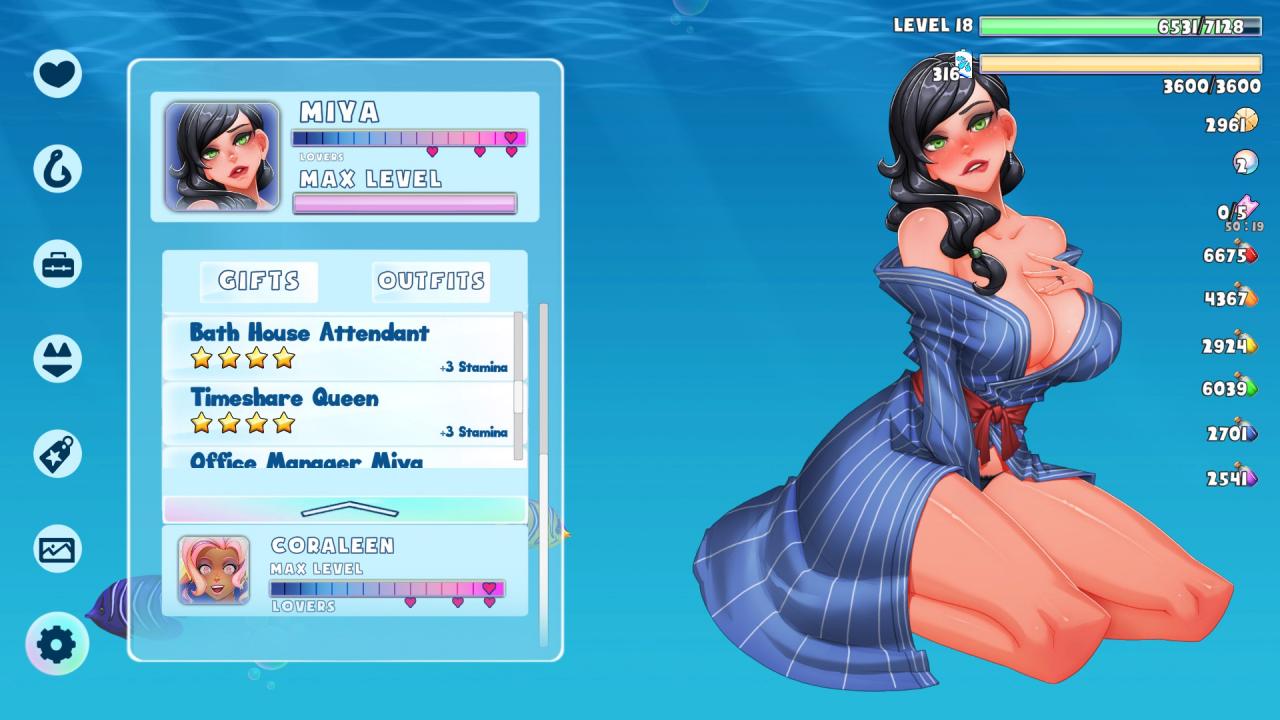Select the Bath House Attendant outfit
Viewport: 1280px width, 720px height.
point(340,346)
